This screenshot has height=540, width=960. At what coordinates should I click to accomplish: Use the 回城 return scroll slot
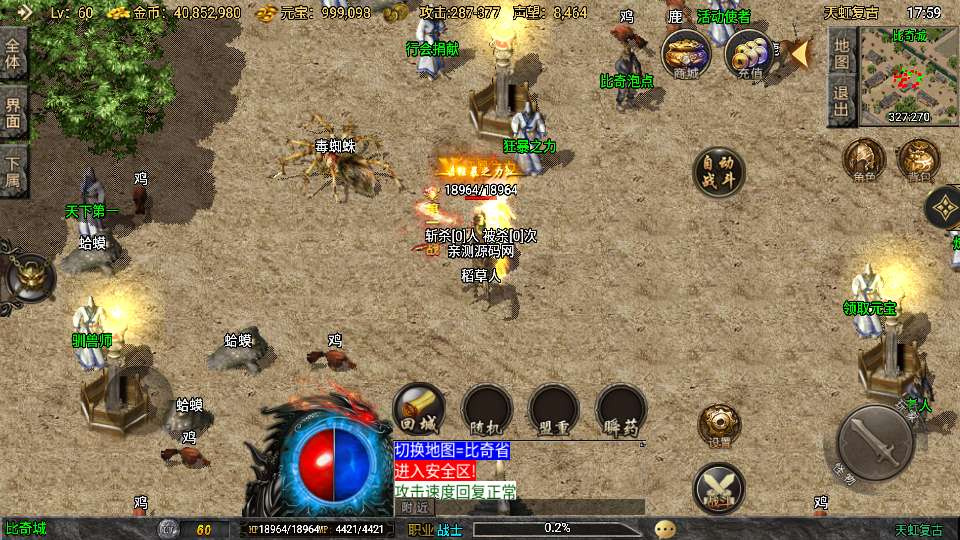pyautogui.click(x=419, y=408)
